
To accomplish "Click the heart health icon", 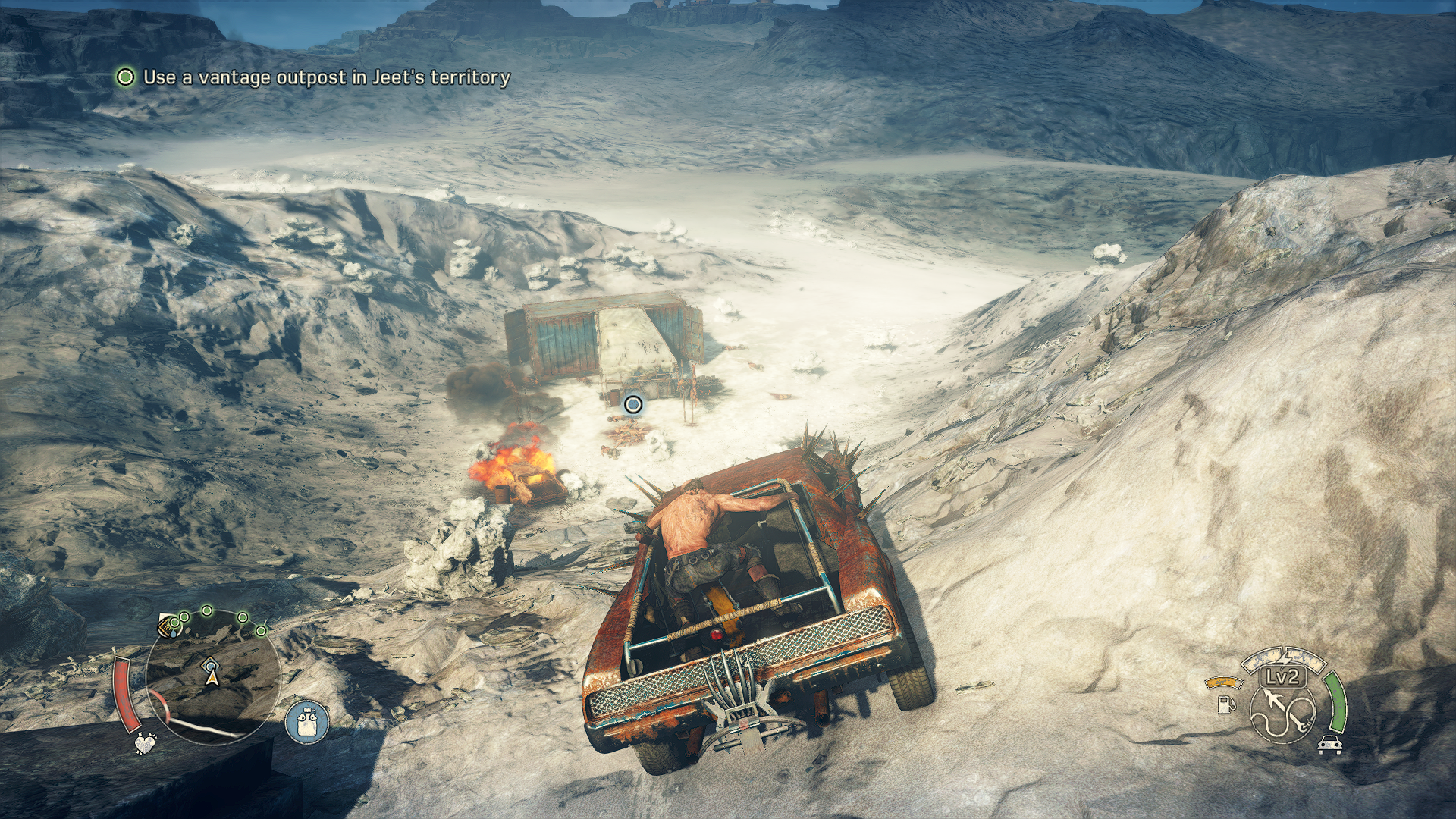I will click(144, 742).
